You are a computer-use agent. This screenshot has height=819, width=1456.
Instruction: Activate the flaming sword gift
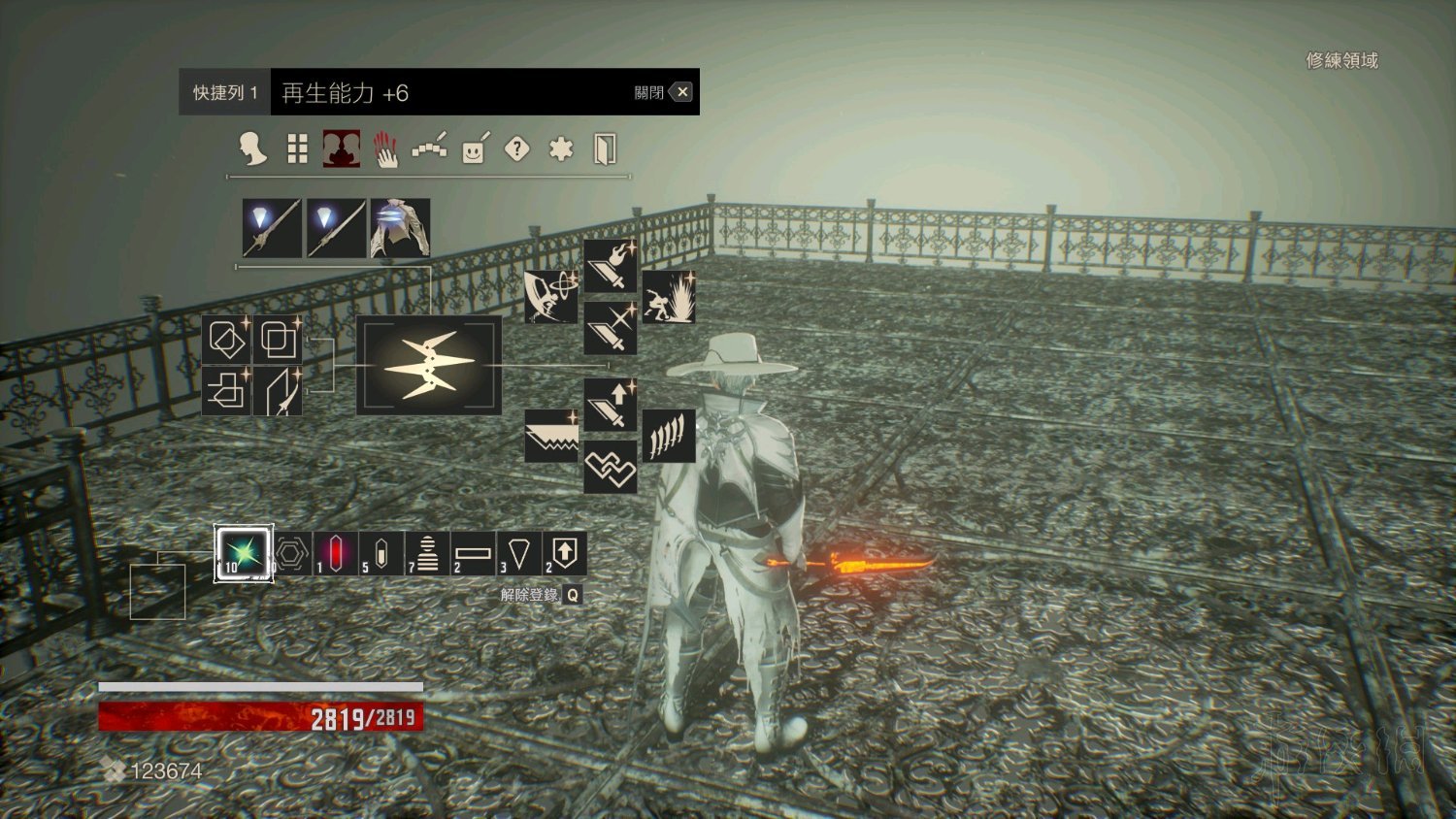point(610,266)
